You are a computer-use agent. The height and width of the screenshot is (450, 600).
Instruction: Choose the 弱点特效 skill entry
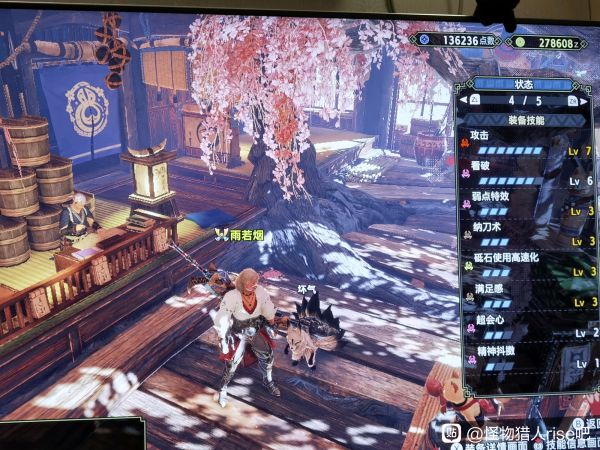tap(527, 203)
